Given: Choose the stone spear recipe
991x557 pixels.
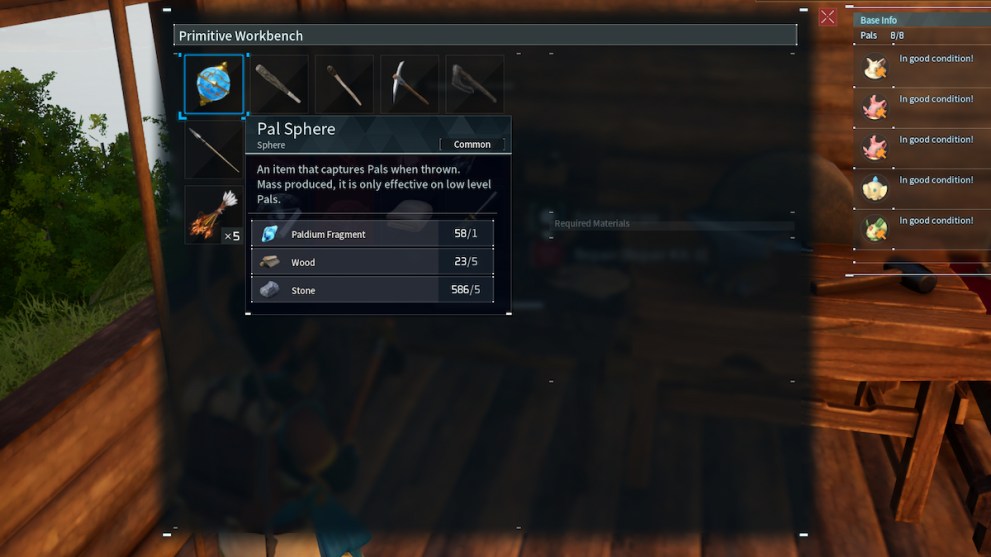Looking at the screenshot, I should coord(214,150).
